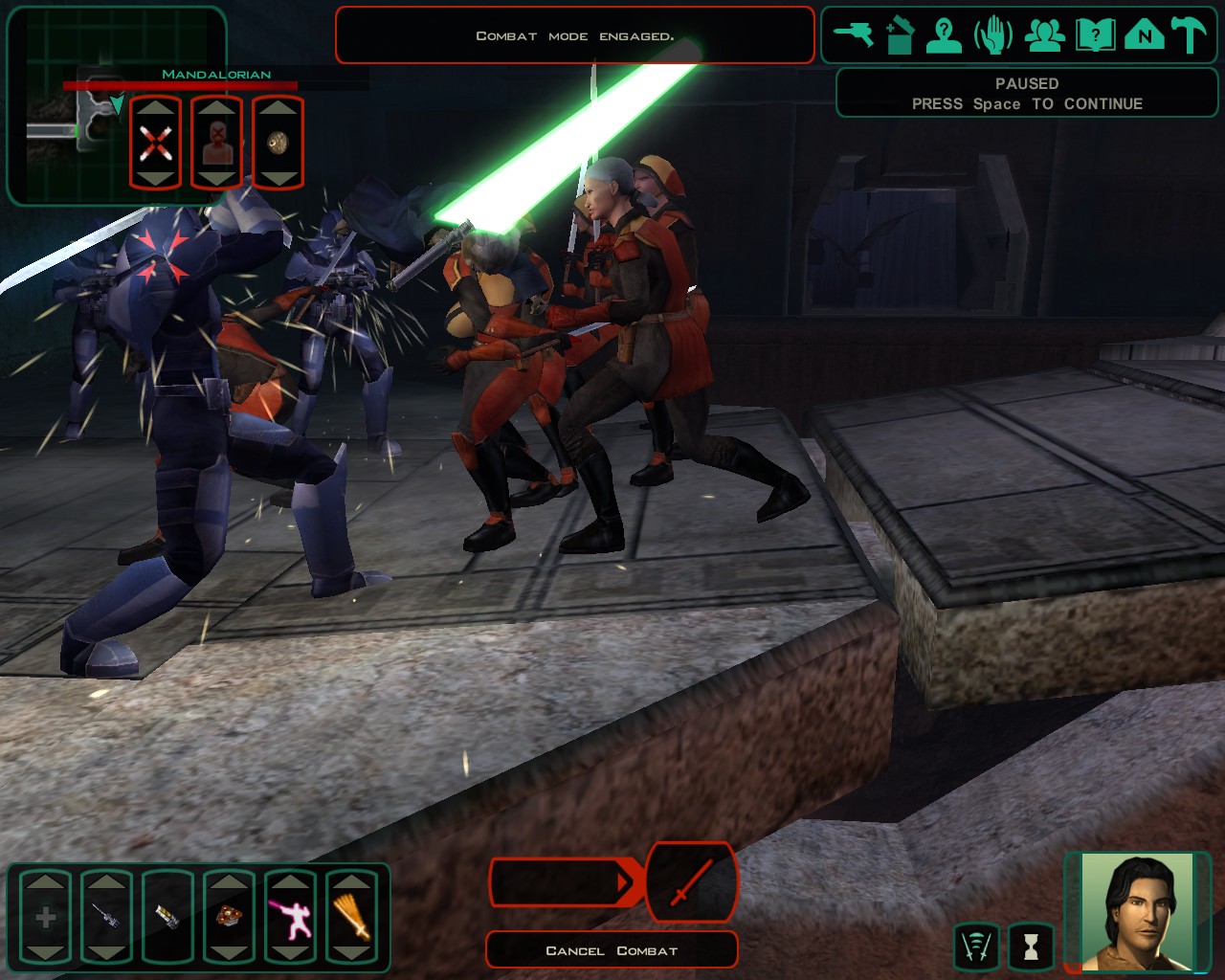This screenshot has width=1225, height=980.
Task: Click the queued lightsaber attack action
Action: [692, 881]
